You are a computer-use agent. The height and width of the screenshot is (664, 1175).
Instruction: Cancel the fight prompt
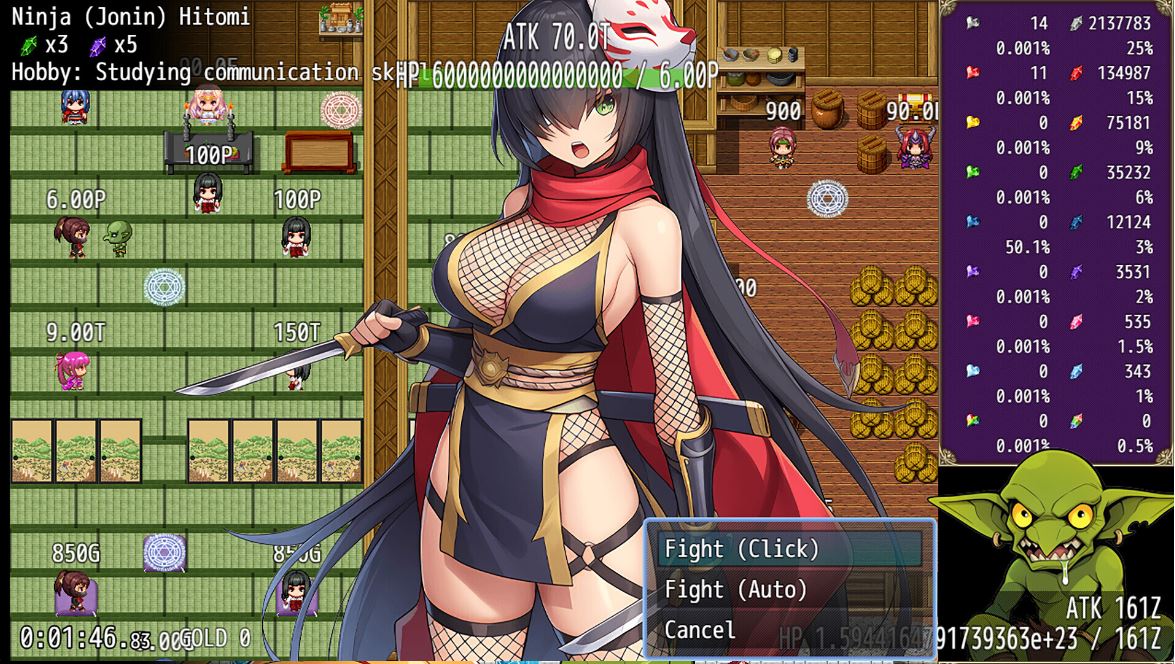pos(700,630)
